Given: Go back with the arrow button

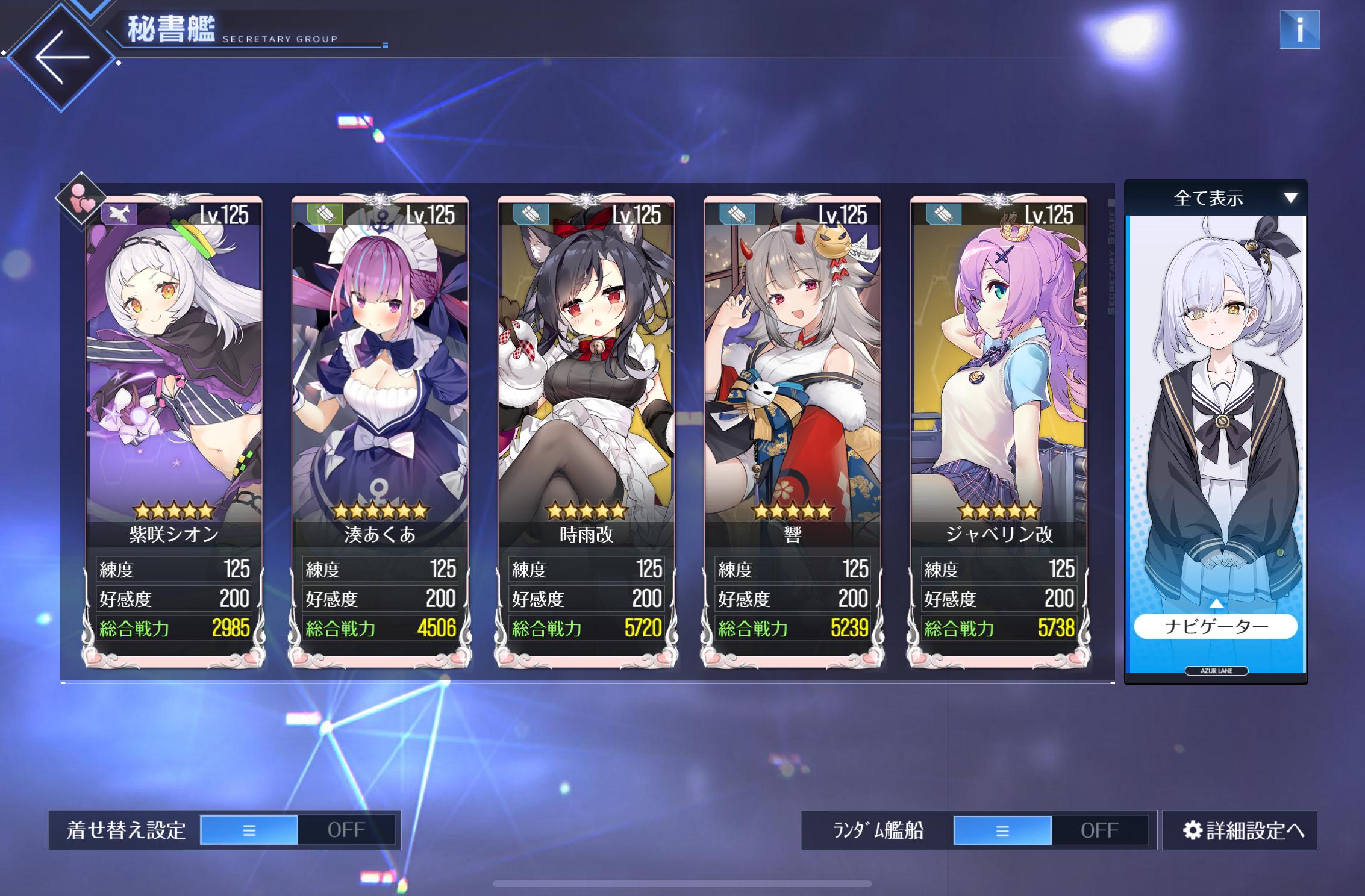Looking at the screenshot, I should pos(61,58).
